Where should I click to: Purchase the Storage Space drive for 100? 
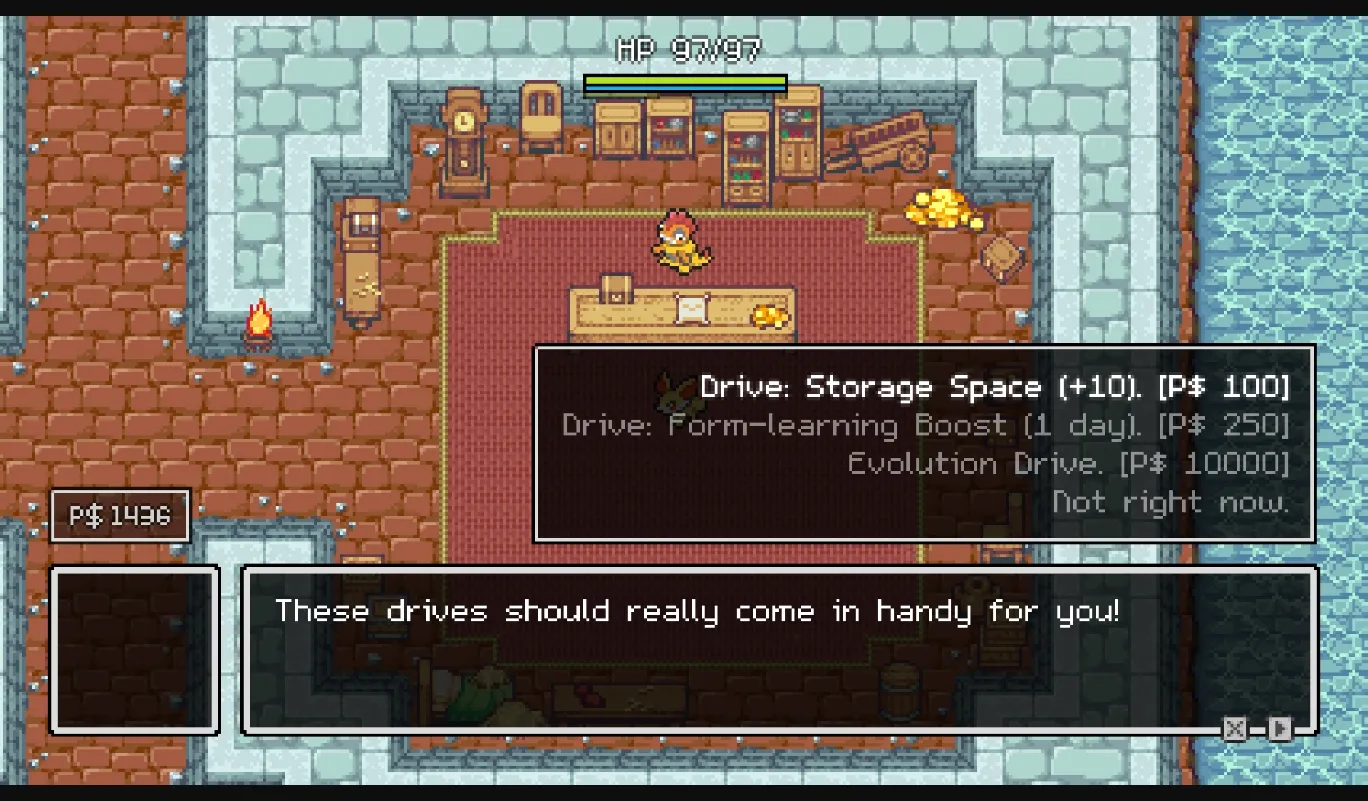click(995, 386)
